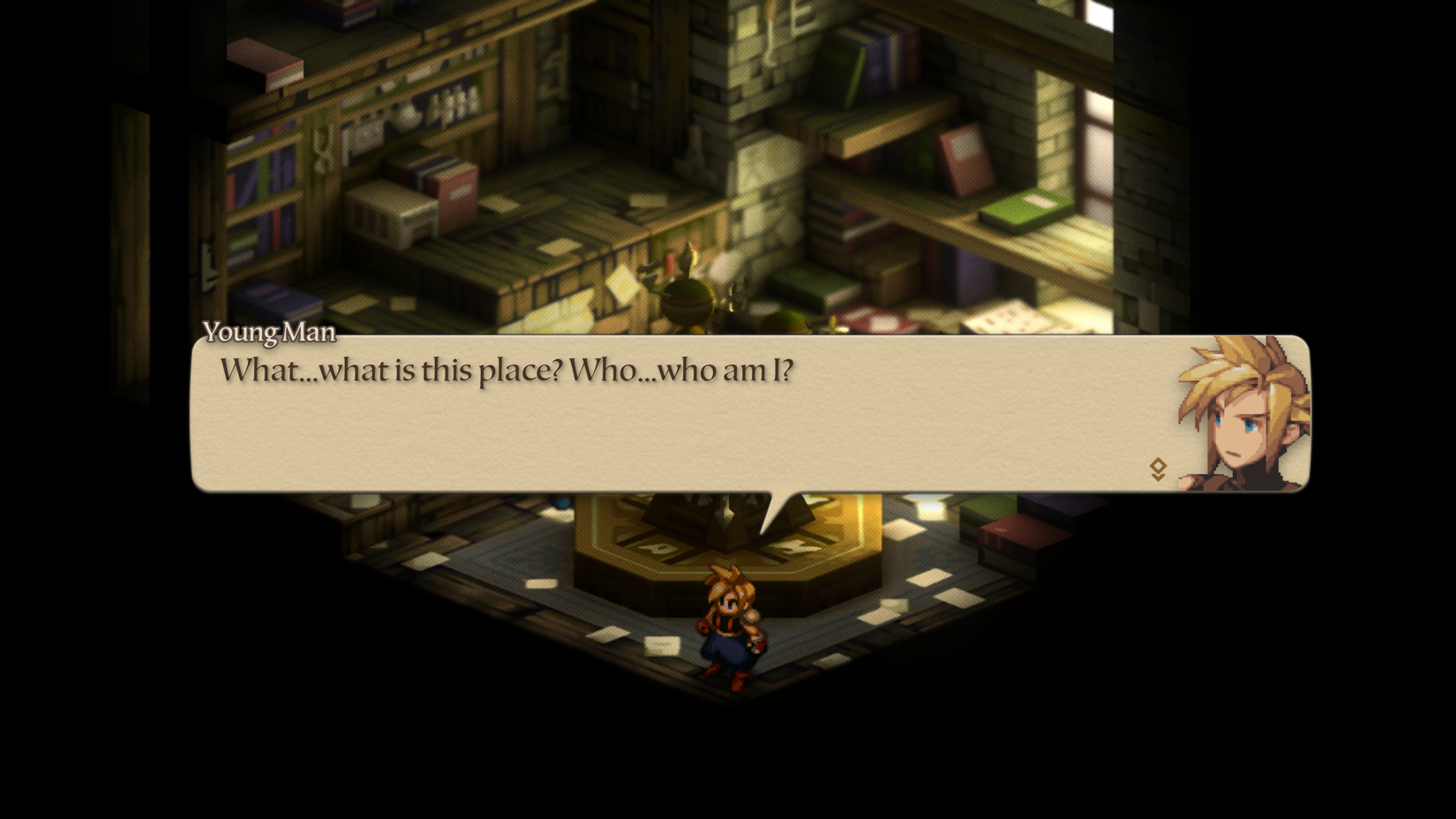The image size is (1456, 819).
Task: Click the diamond dialogue-advance indicator
Action: [1157, 465]
